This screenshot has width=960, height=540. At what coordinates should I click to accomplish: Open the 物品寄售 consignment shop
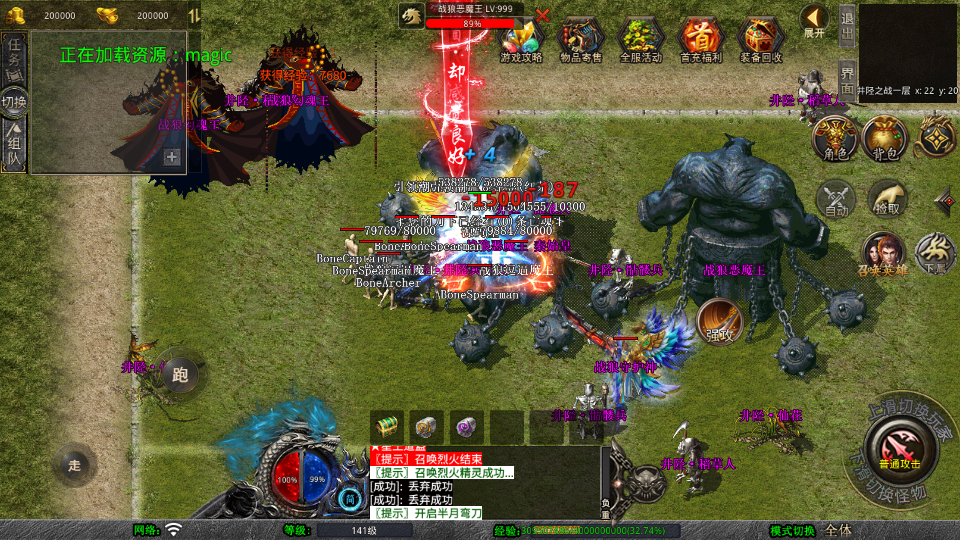pos(581,40)
